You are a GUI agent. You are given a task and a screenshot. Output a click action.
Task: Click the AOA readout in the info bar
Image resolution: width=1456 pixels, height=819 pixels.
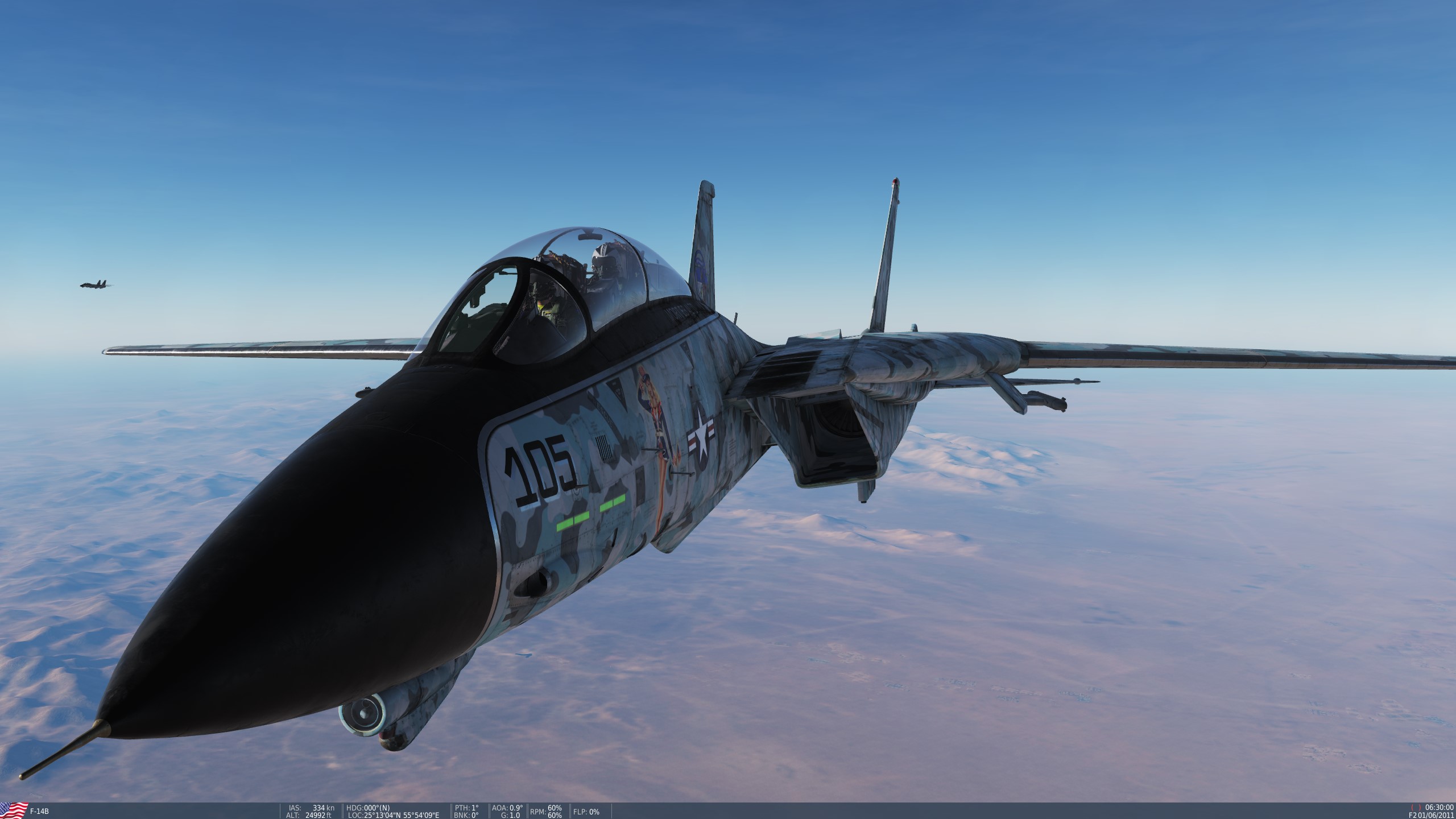click(x=508, y=806)
